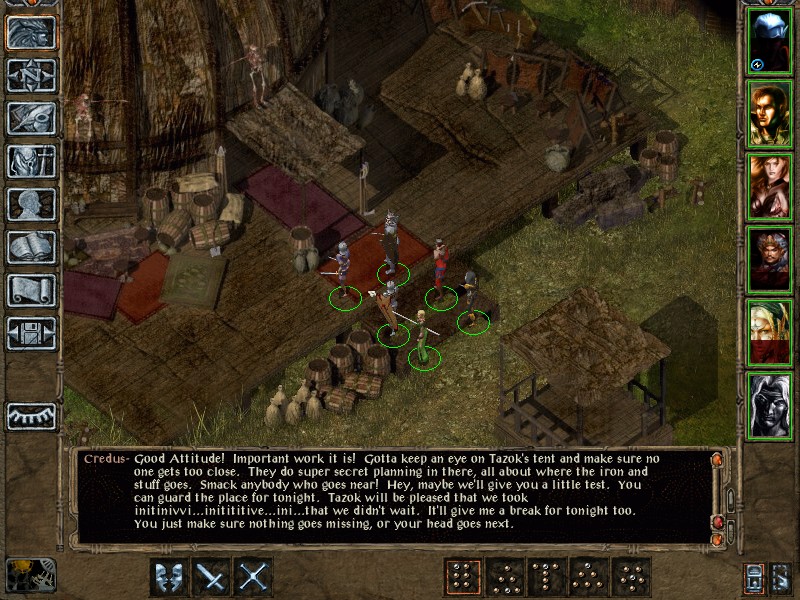800x600 pixels.
Task: Select the red-haired woman portrait
Action: click(769, 187)
